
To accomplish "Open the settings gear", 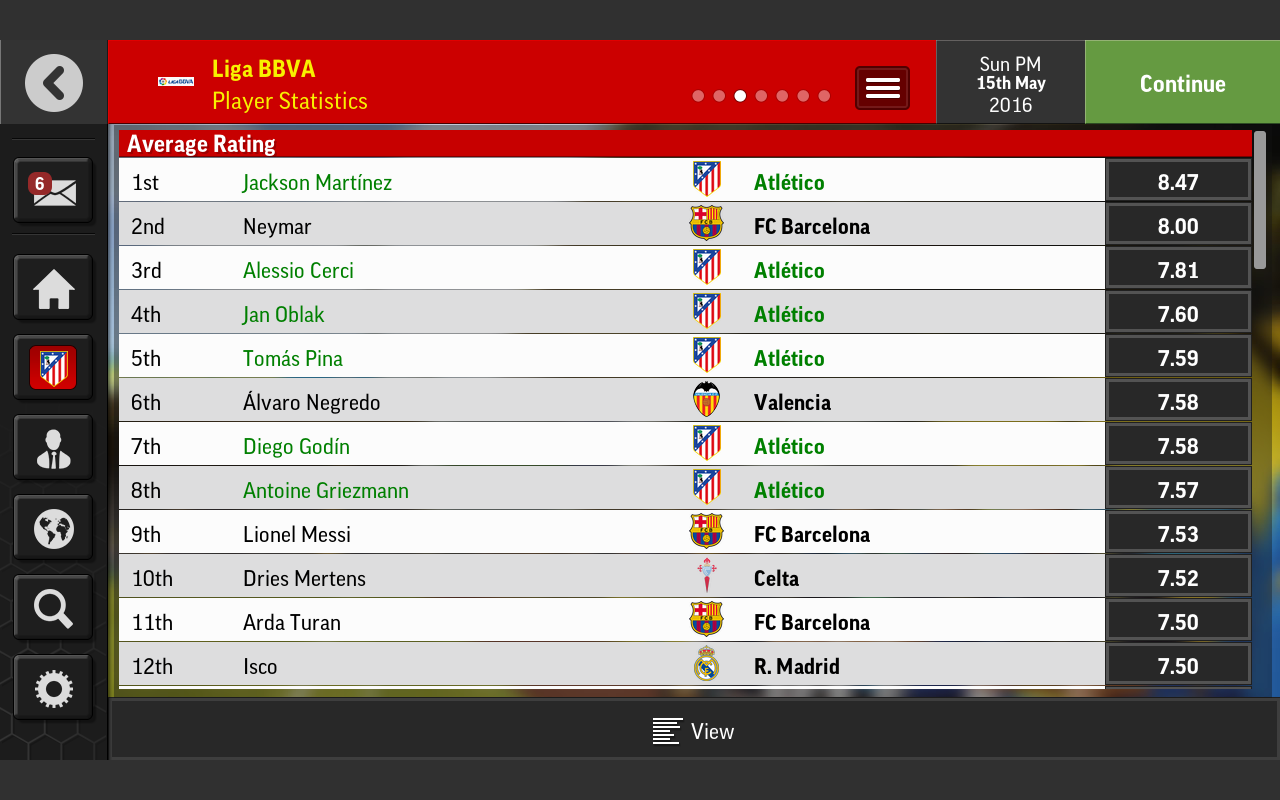I will pyautogui.click(x=53, y=688).
